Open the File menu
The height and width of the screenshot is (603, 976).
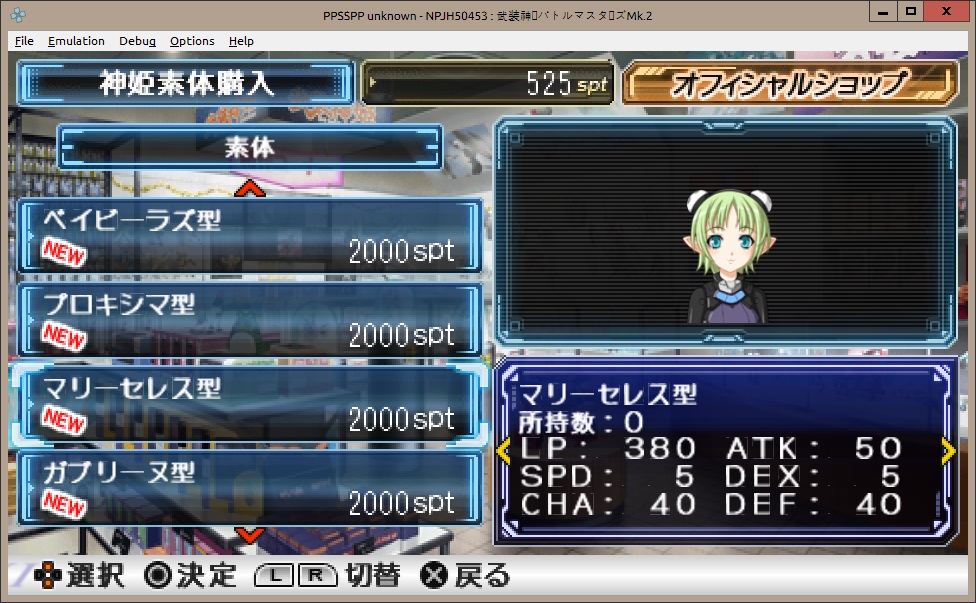click(24, 41)
